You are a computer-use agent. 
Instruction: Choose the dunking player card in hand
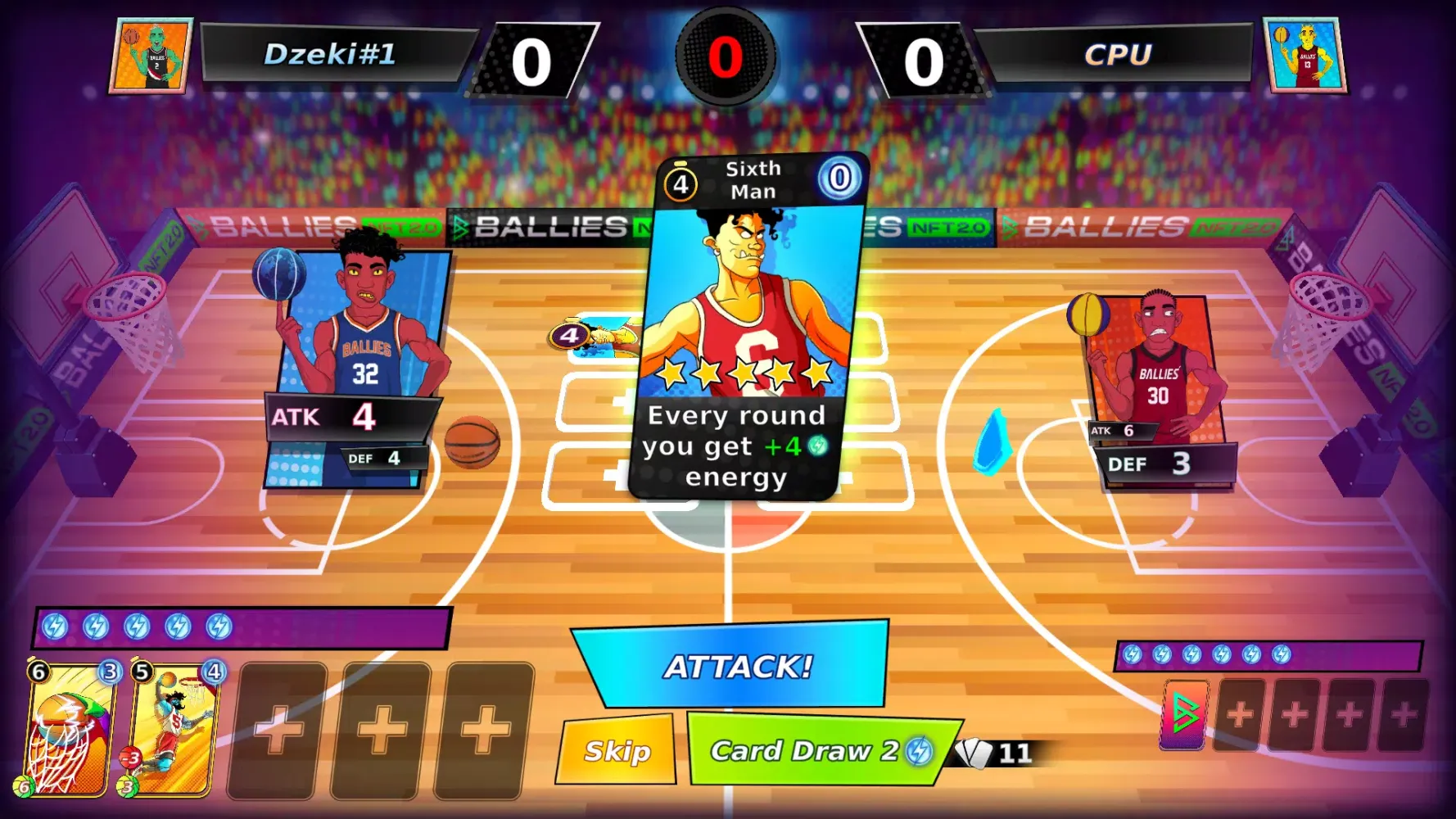[x=173, y=727]
